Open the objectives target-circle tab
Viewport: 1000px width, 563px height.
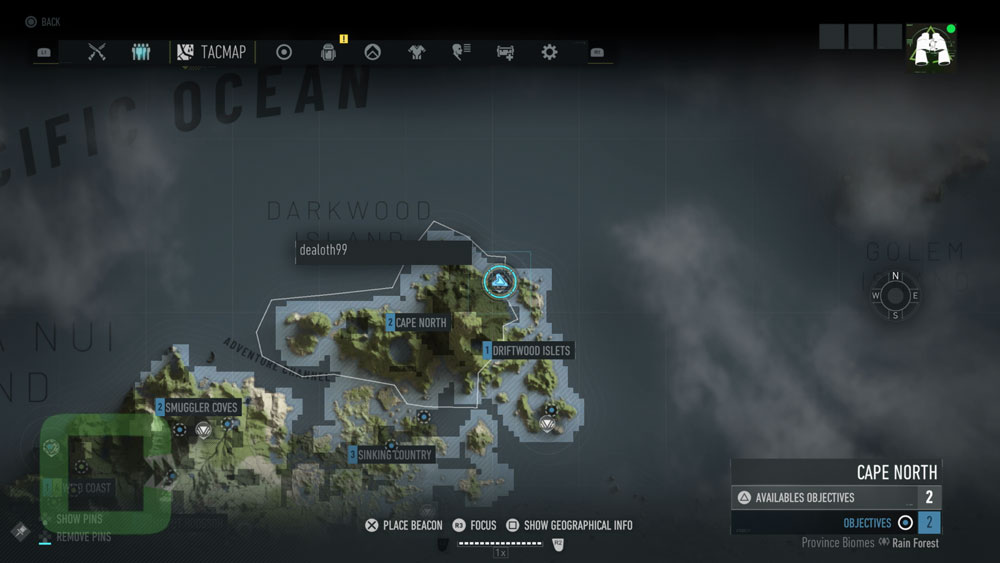click(x=284, y=52)
